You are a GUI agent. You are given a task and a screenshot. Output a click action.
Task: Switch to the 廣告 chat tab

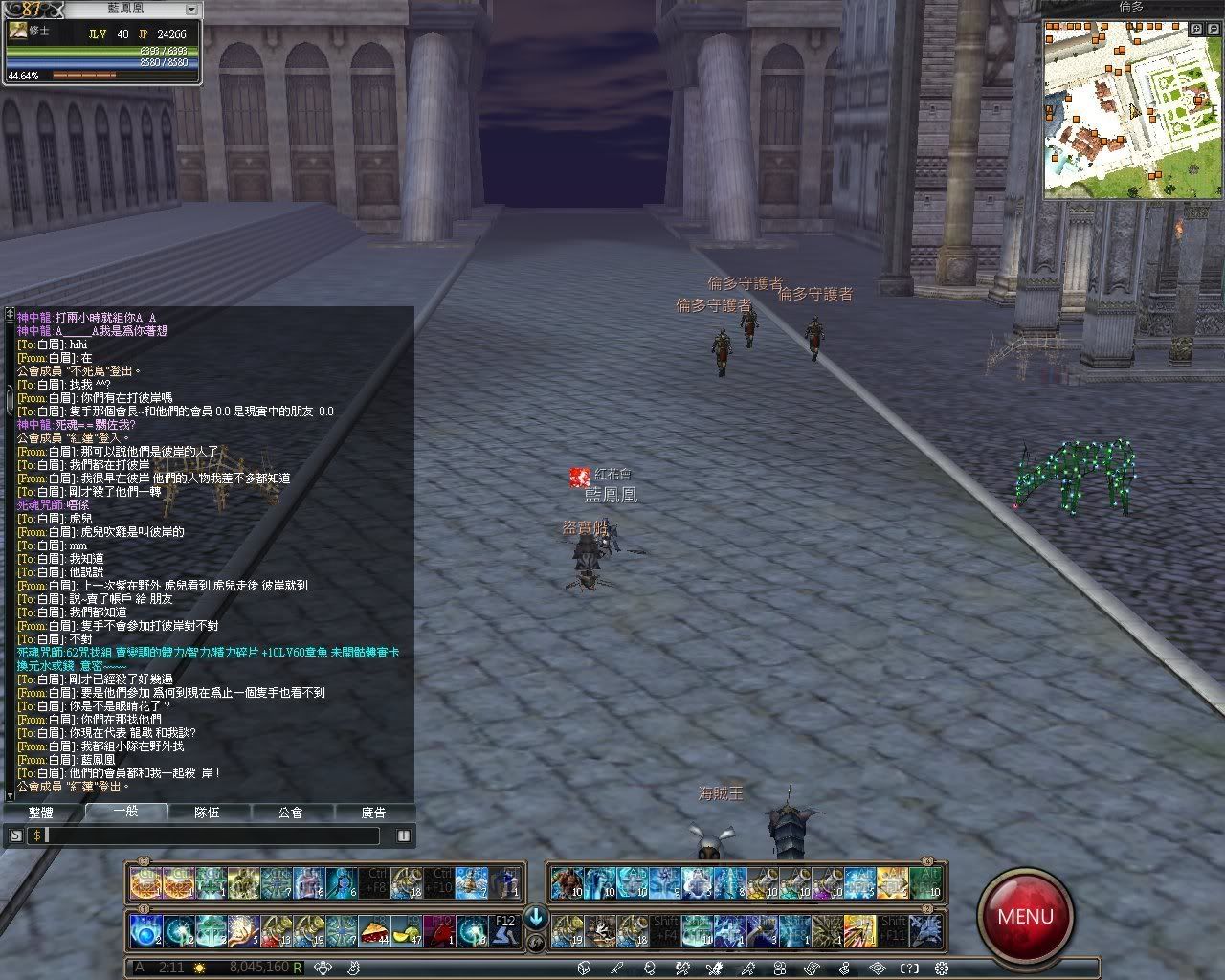[373, 813]
